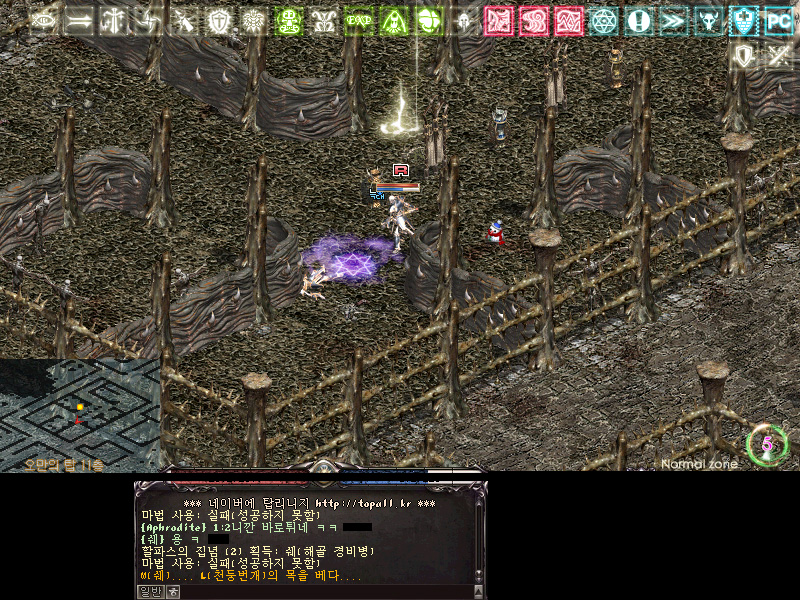800x600 pixels.
Task: Select the white knight helmet icon
Action: point(463,21)
